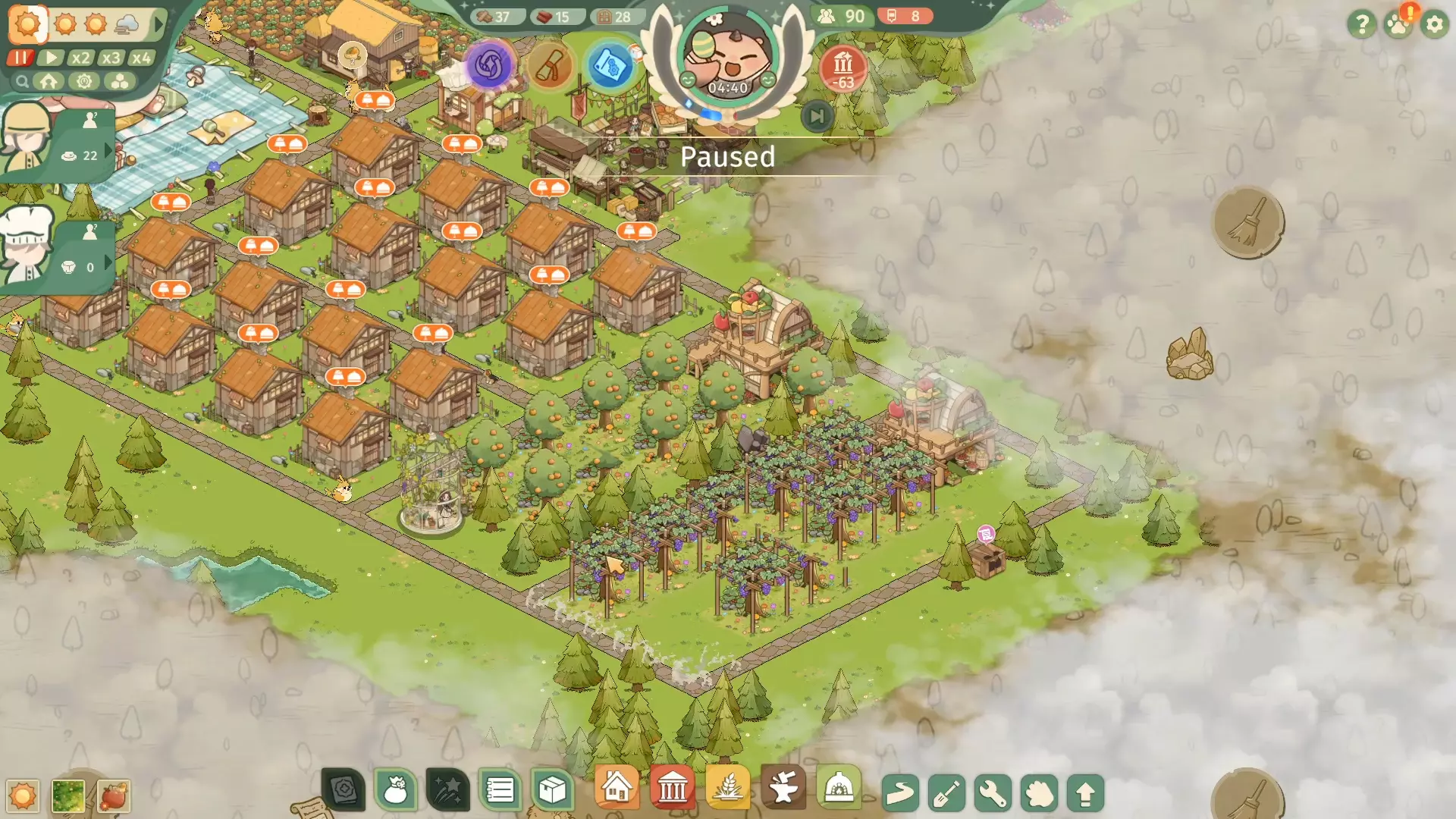The width and height of the screenshot is (1456, 819).
Task: Resume game with the play button
Action: coord(51,58)
